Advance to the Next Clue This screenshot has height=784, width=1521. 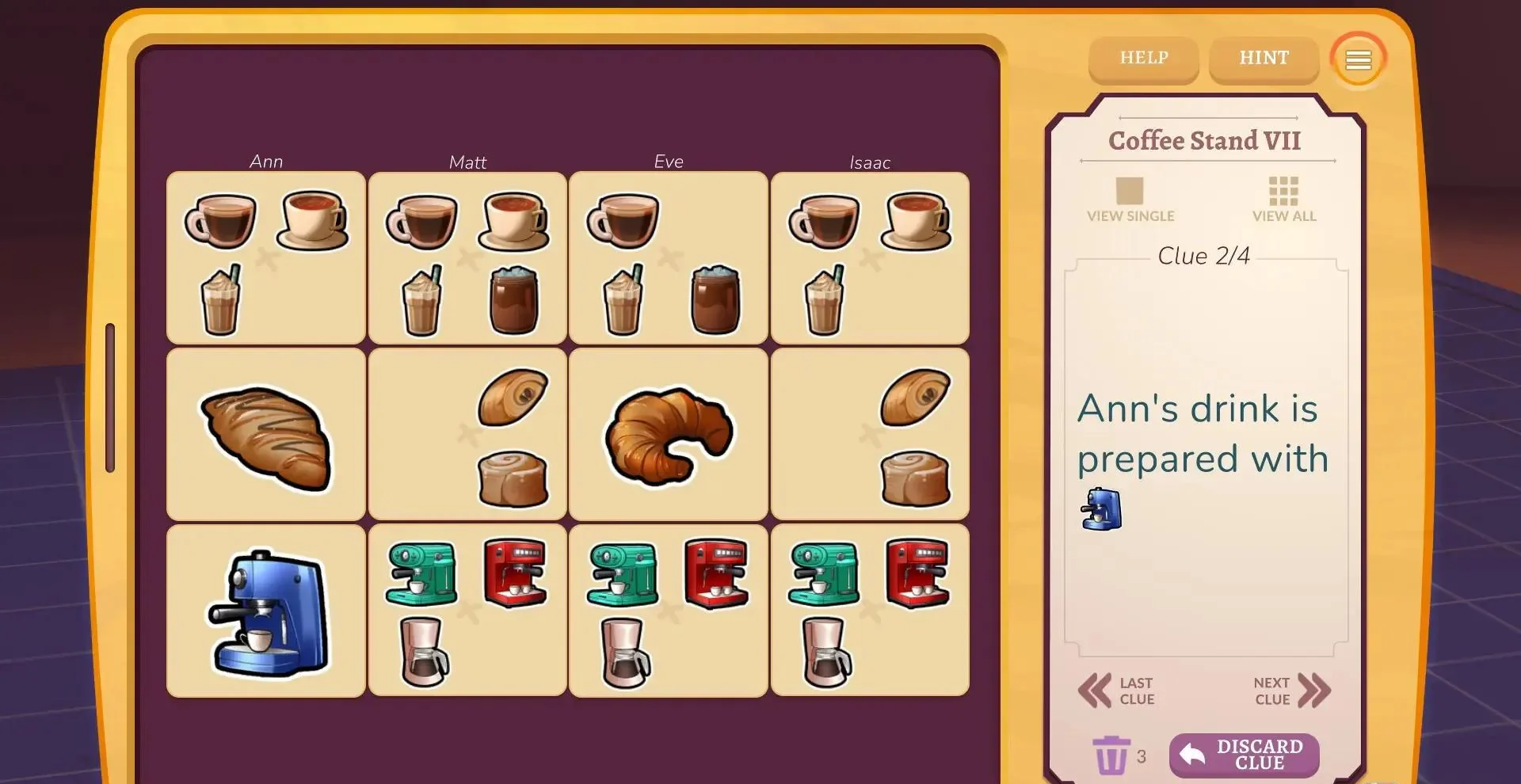pyautogui.click(x=1291, y=691)
